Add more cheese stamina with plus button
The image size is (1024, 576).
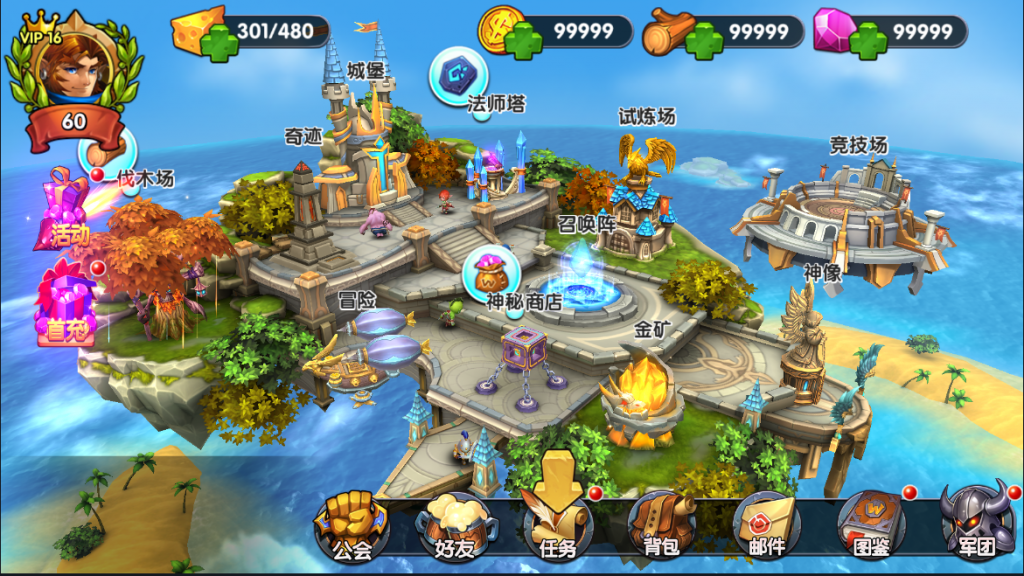pyautogui.click(x=219, y=42)
